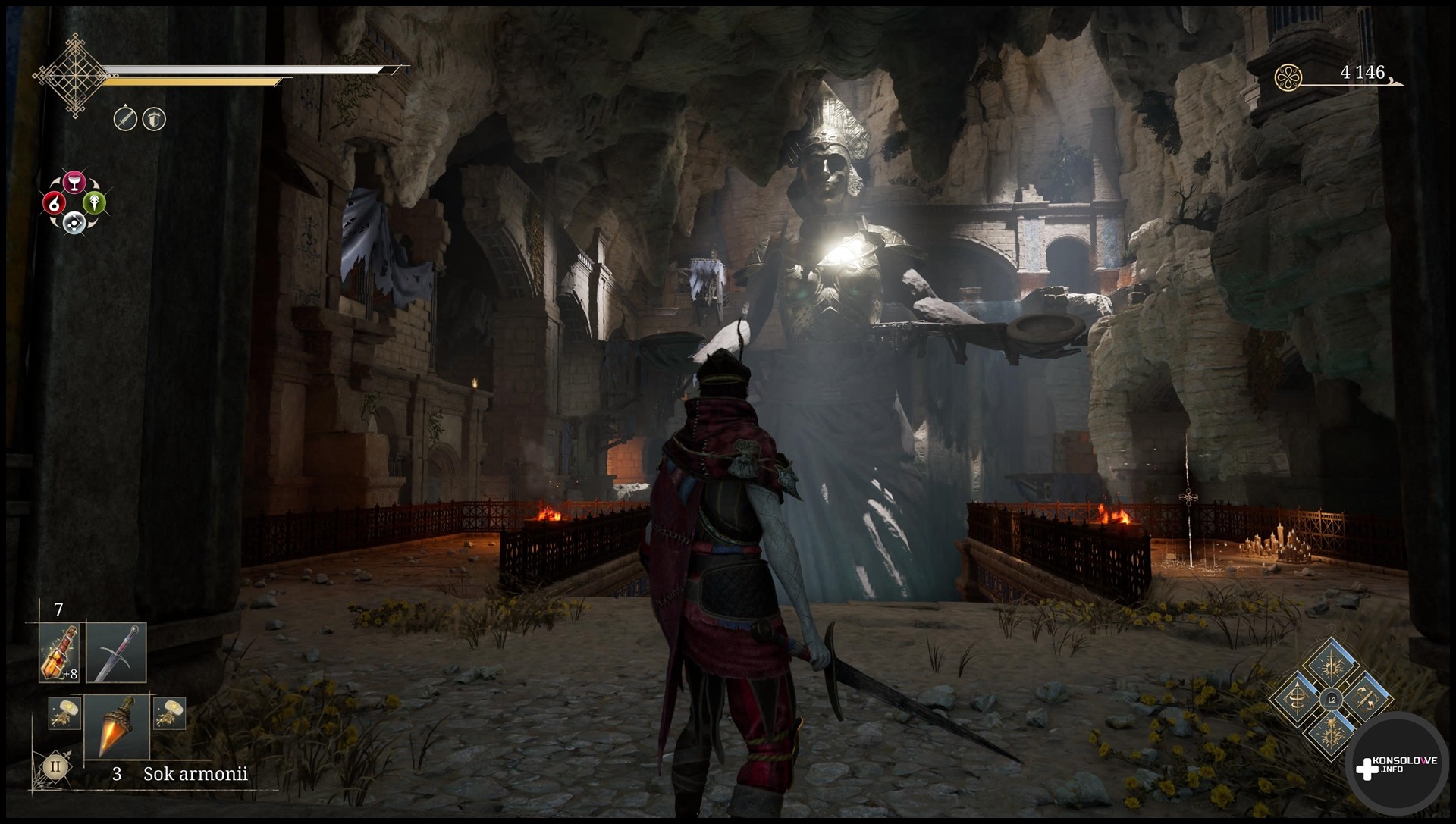Select the pink chalice wheel icon

74,182
